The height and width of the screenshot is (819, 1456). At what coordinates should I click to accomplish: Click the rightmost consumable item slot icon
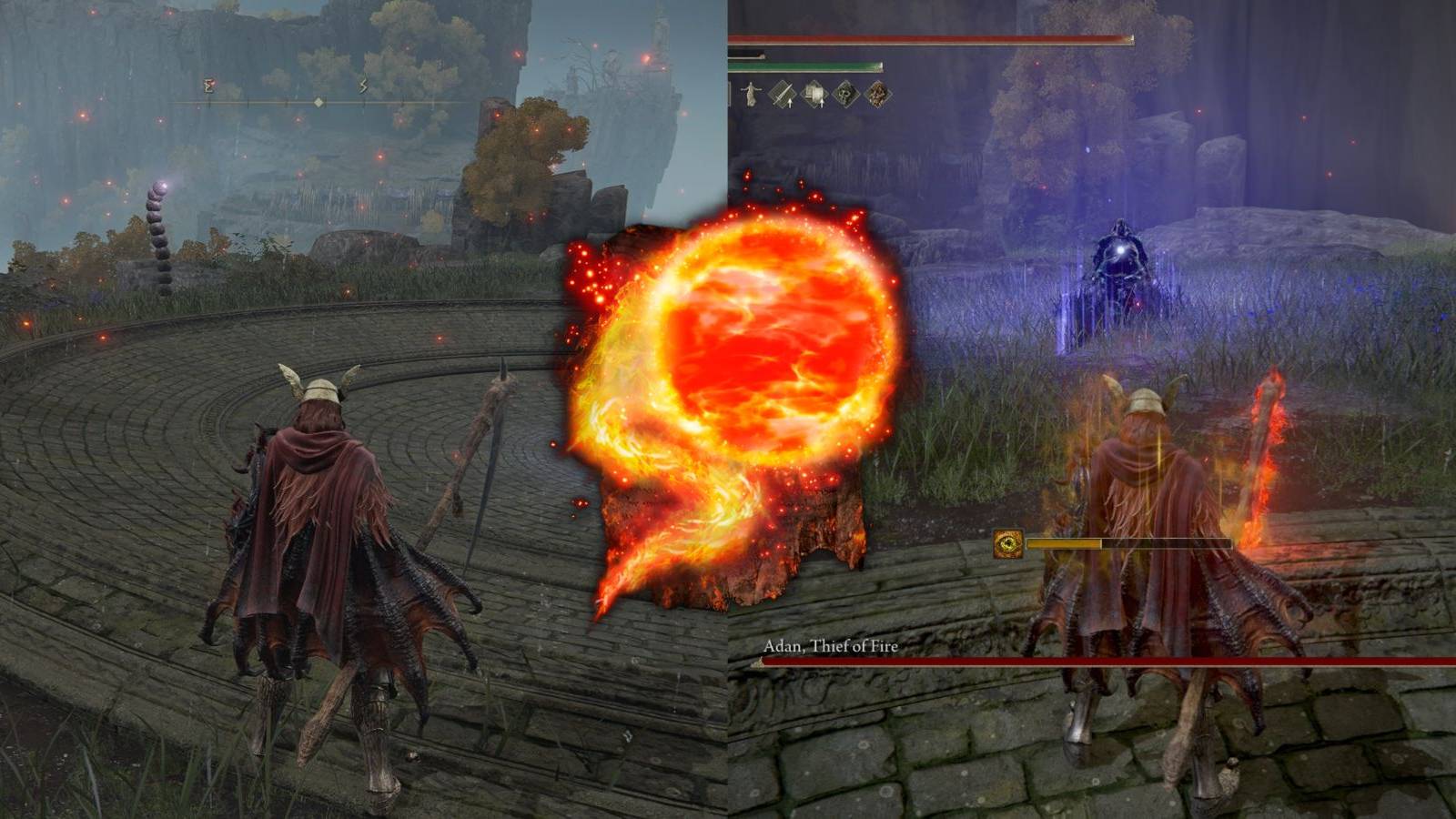click(x=876, y=94)
